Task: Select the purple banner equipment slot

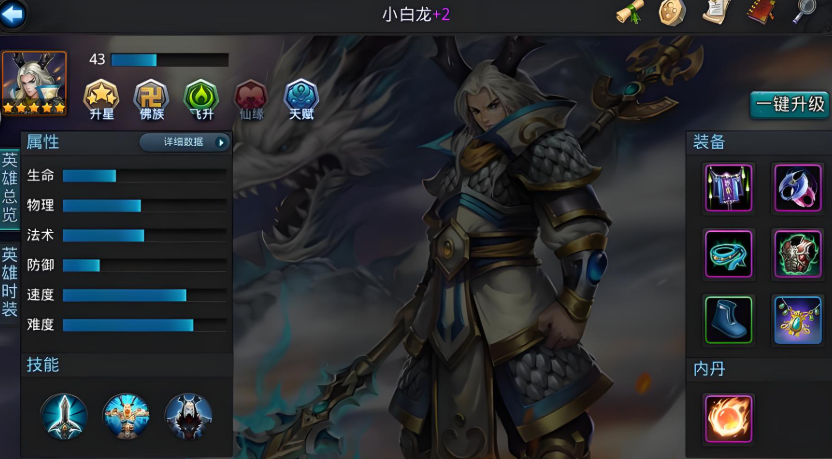Action: 728,188
